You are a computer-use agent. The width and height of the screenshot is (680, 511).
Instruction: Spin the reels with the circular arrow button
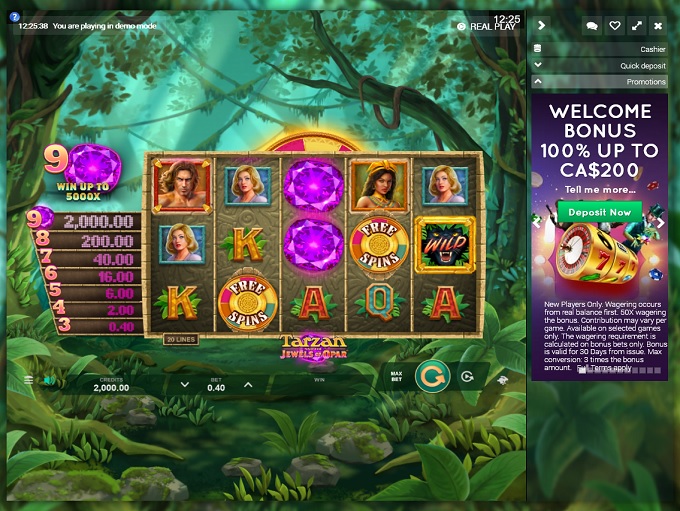tap(431, 377)
